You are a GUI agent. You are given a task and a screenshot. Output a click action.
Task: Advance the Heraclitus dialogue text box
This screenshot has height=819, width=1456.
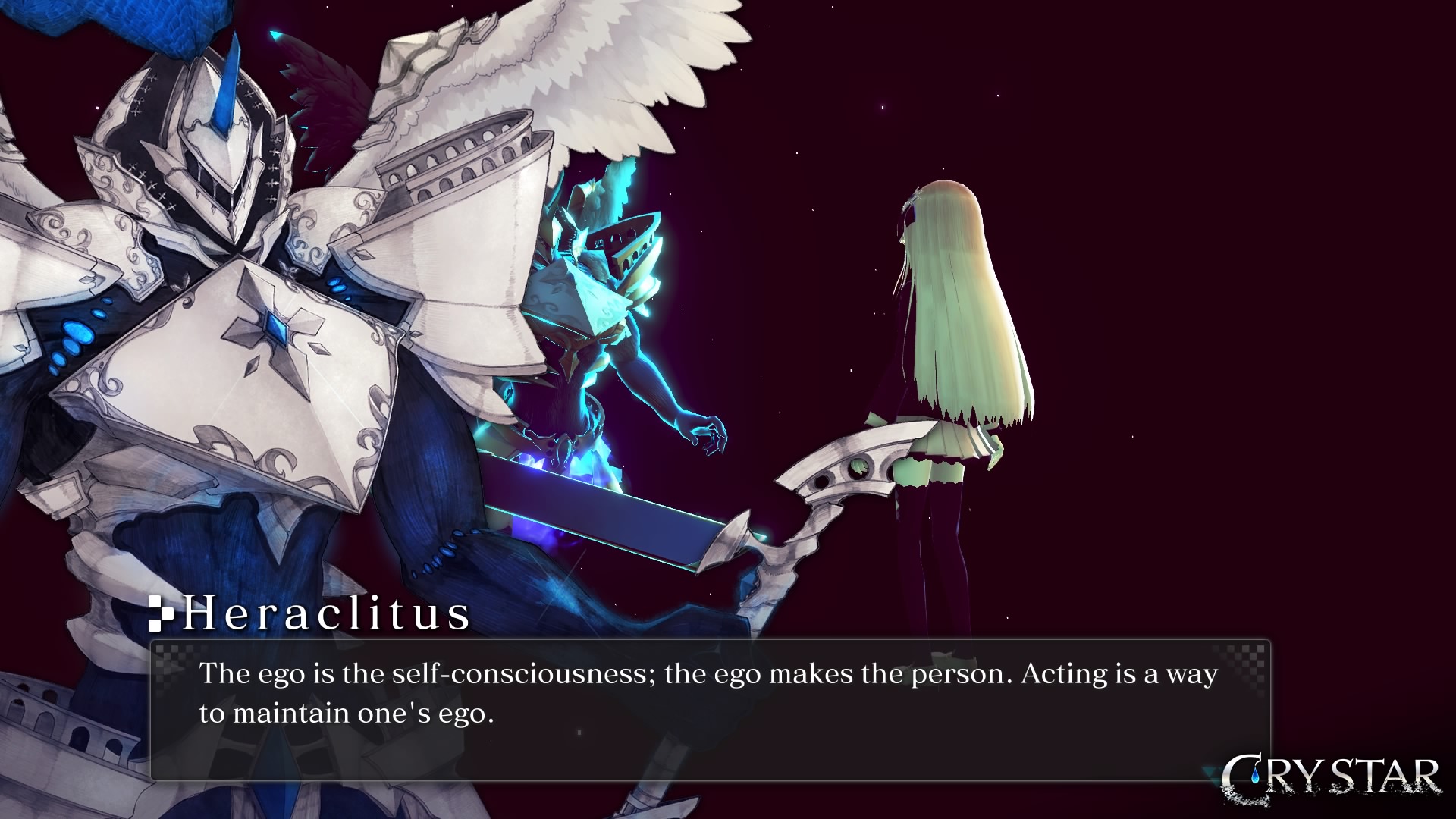[710, 710]
